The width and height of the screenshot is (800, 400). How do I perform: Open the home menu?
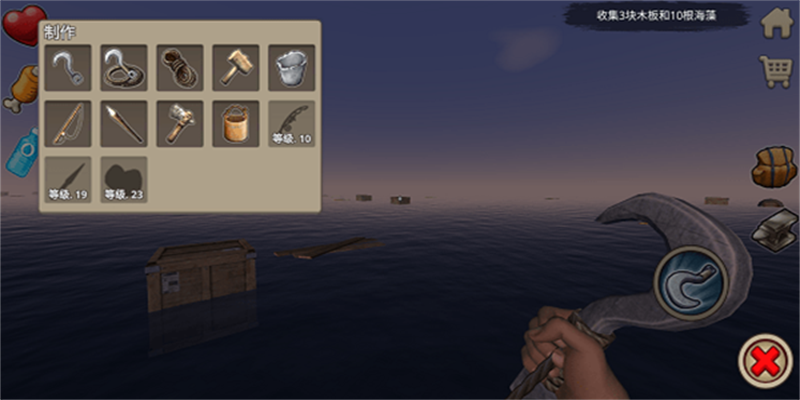click(x=776, y=23)
